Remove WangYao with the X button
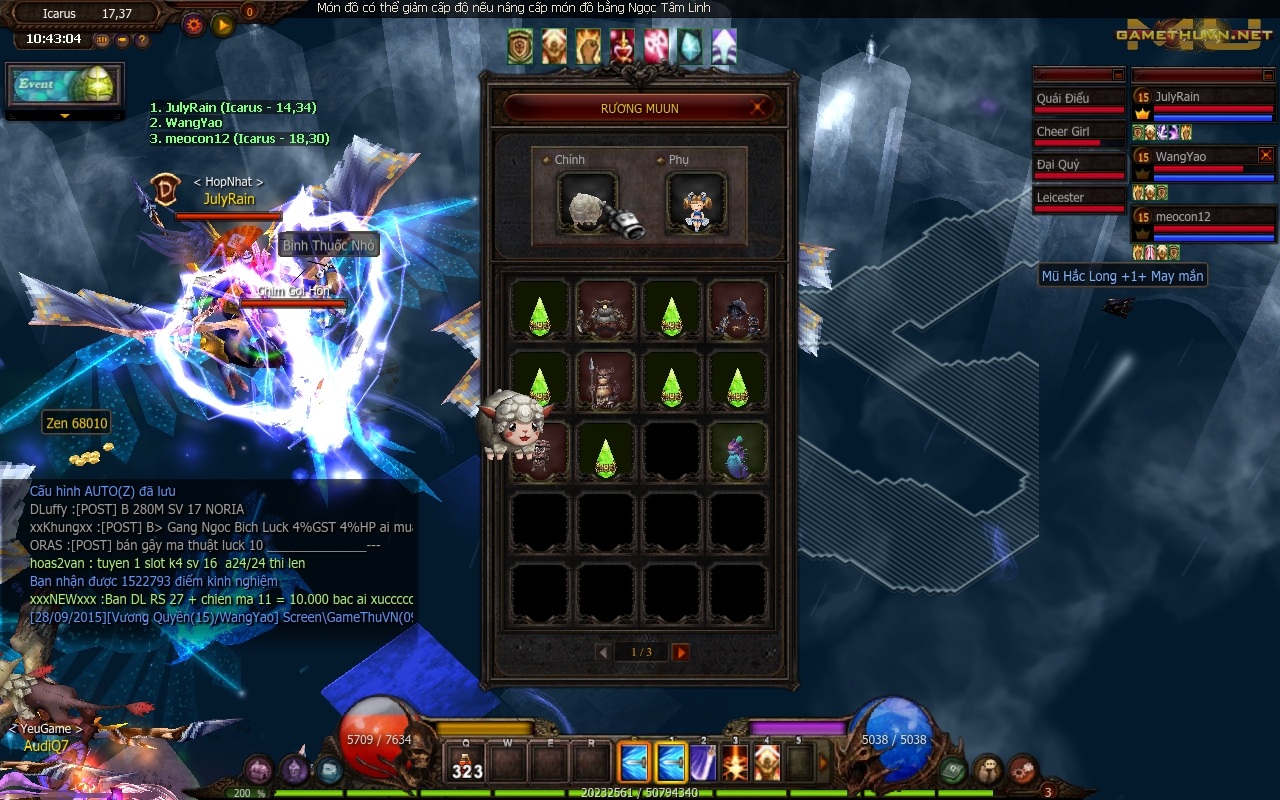The image size is (1280, 800). pyautogui.click(x=1266, y=155)
